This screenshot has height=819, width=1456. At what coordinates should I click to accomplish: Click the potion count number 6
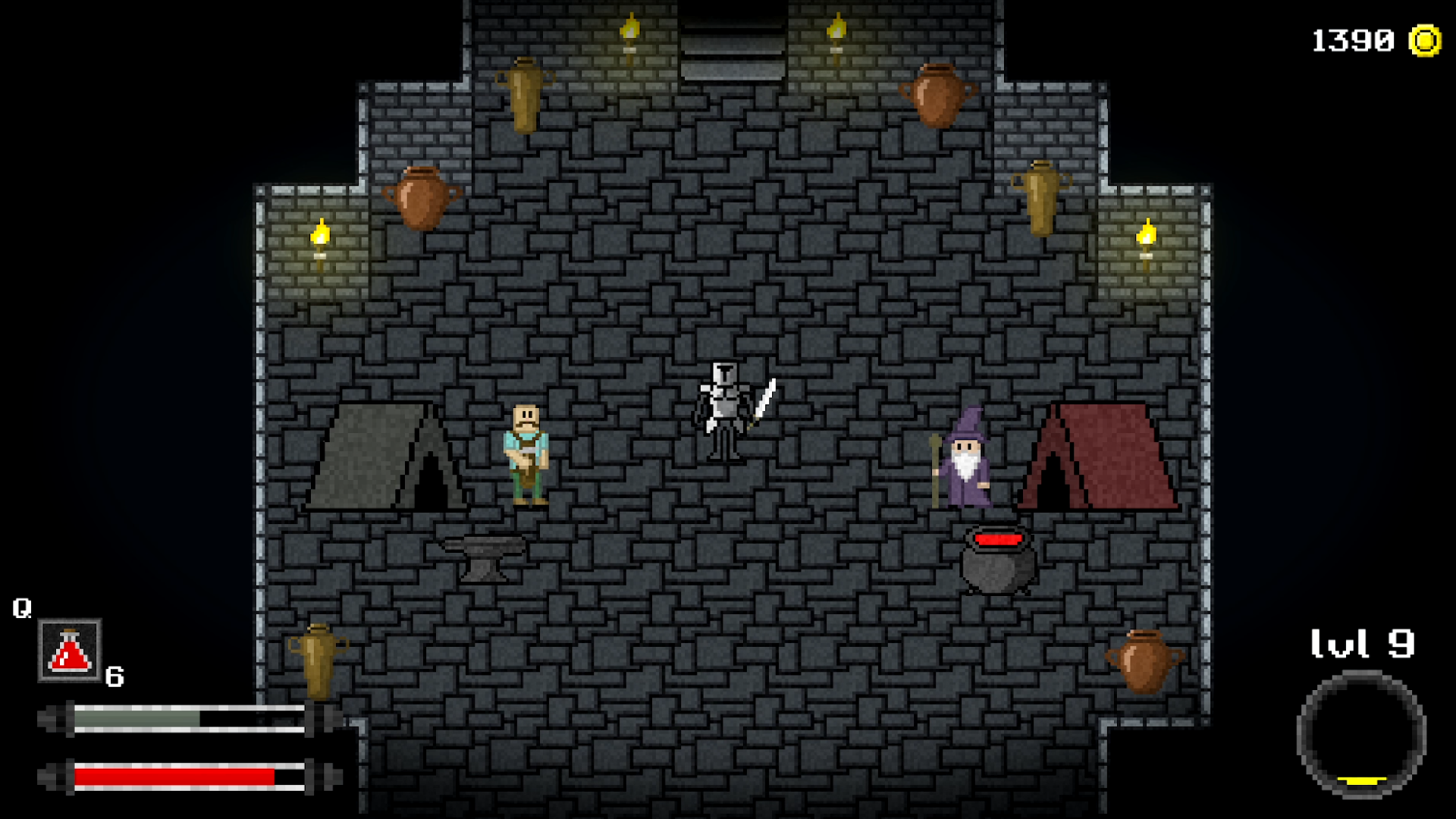(115, 677)
